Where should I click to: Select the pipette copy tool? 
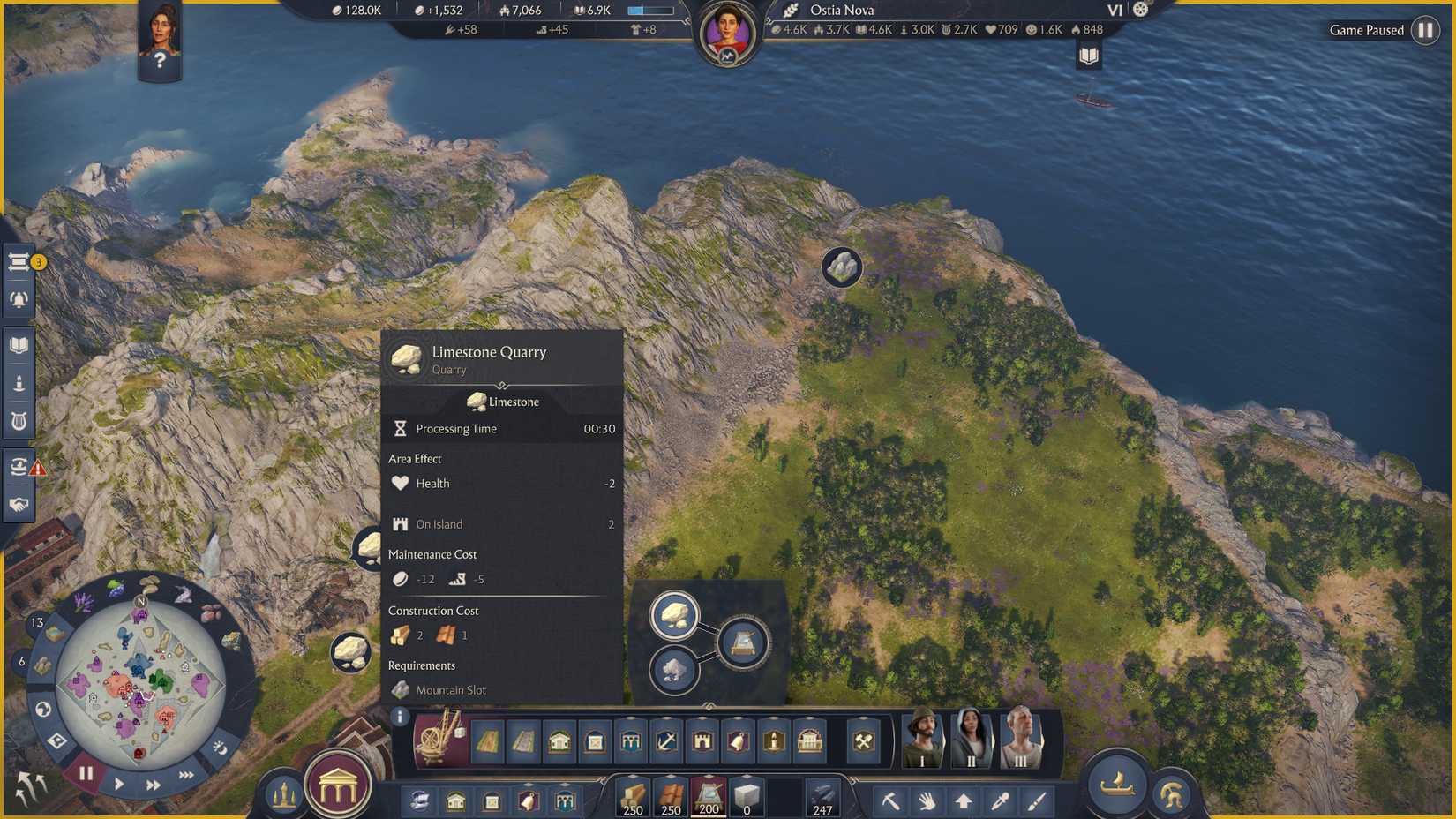[1000, 800]
